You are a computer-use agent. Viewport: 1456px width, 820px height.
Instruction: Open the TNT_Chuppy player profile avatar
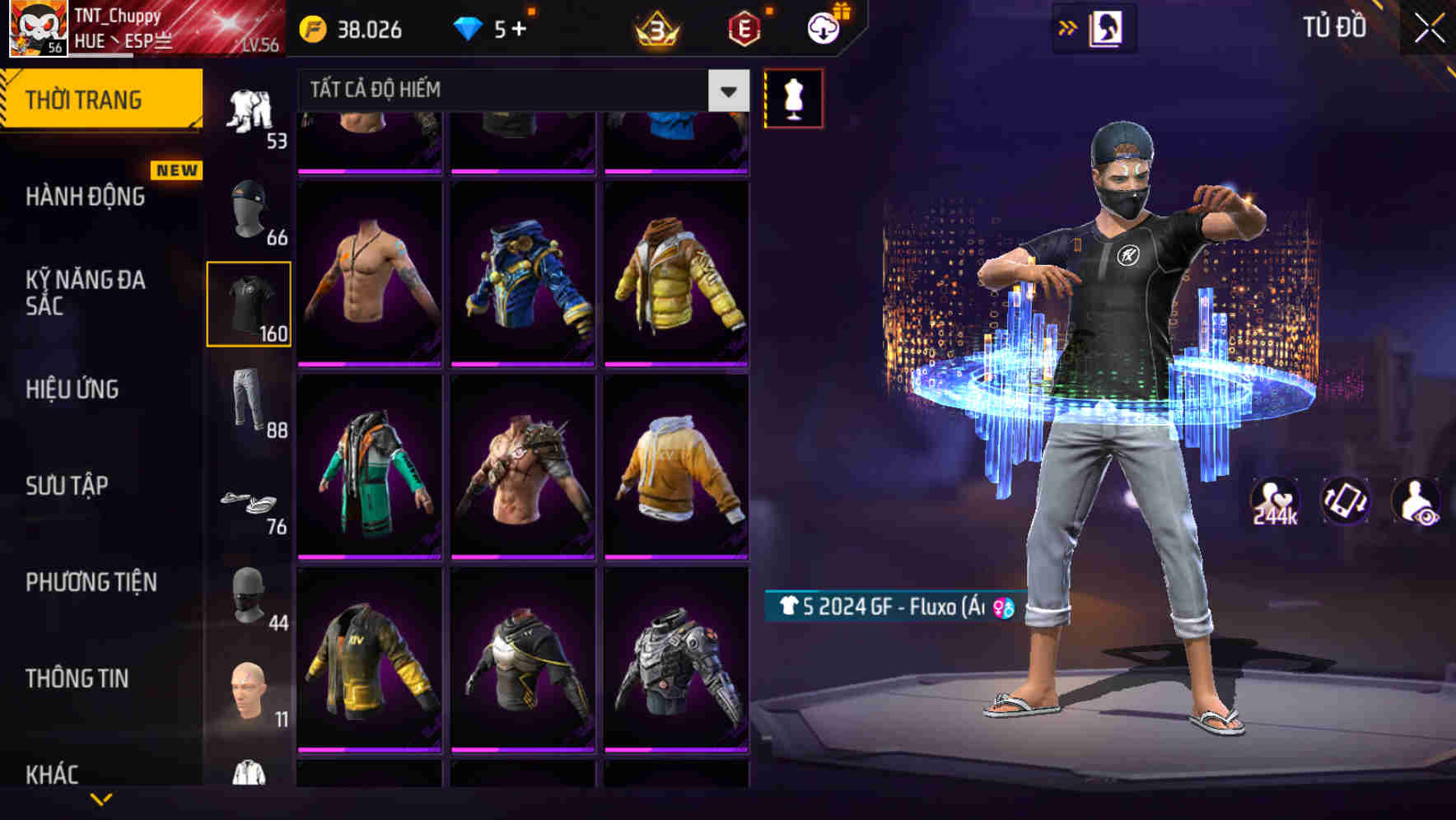click(33, 30)
